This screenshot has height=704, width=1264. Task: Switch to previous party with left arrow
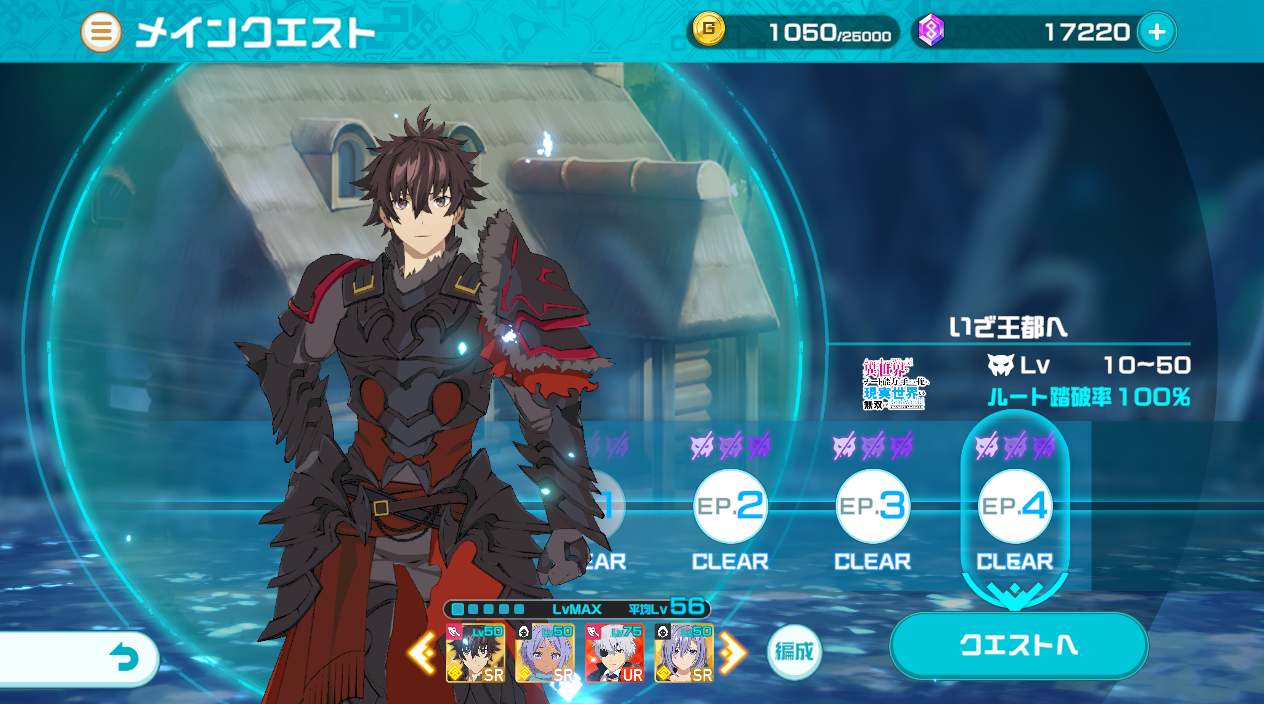[x=421, y=653]
